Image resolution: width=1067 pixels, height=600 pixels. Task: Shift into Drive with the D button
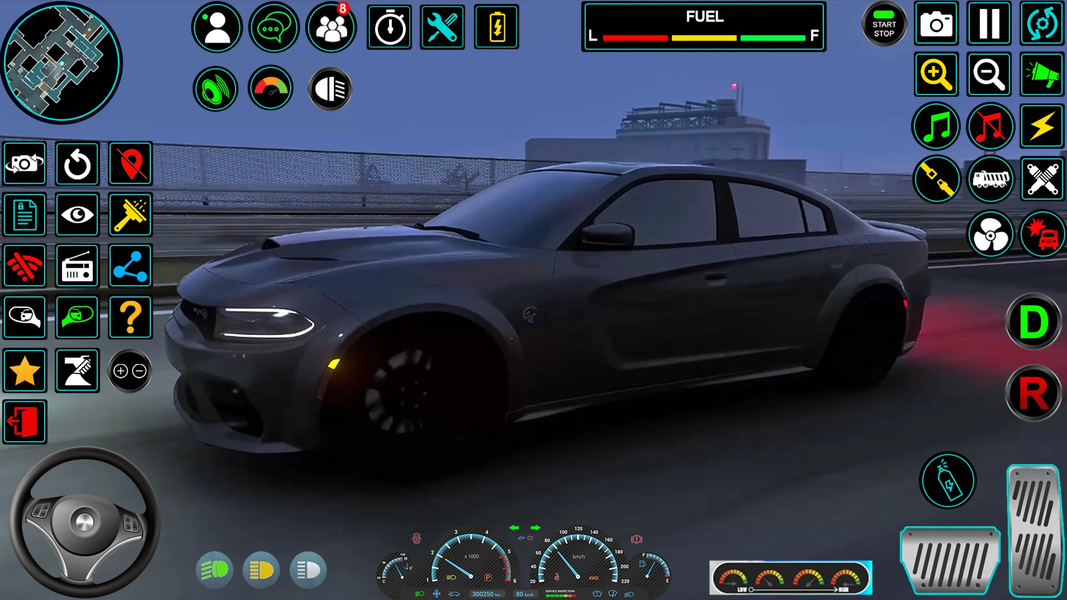[1033, 322]
